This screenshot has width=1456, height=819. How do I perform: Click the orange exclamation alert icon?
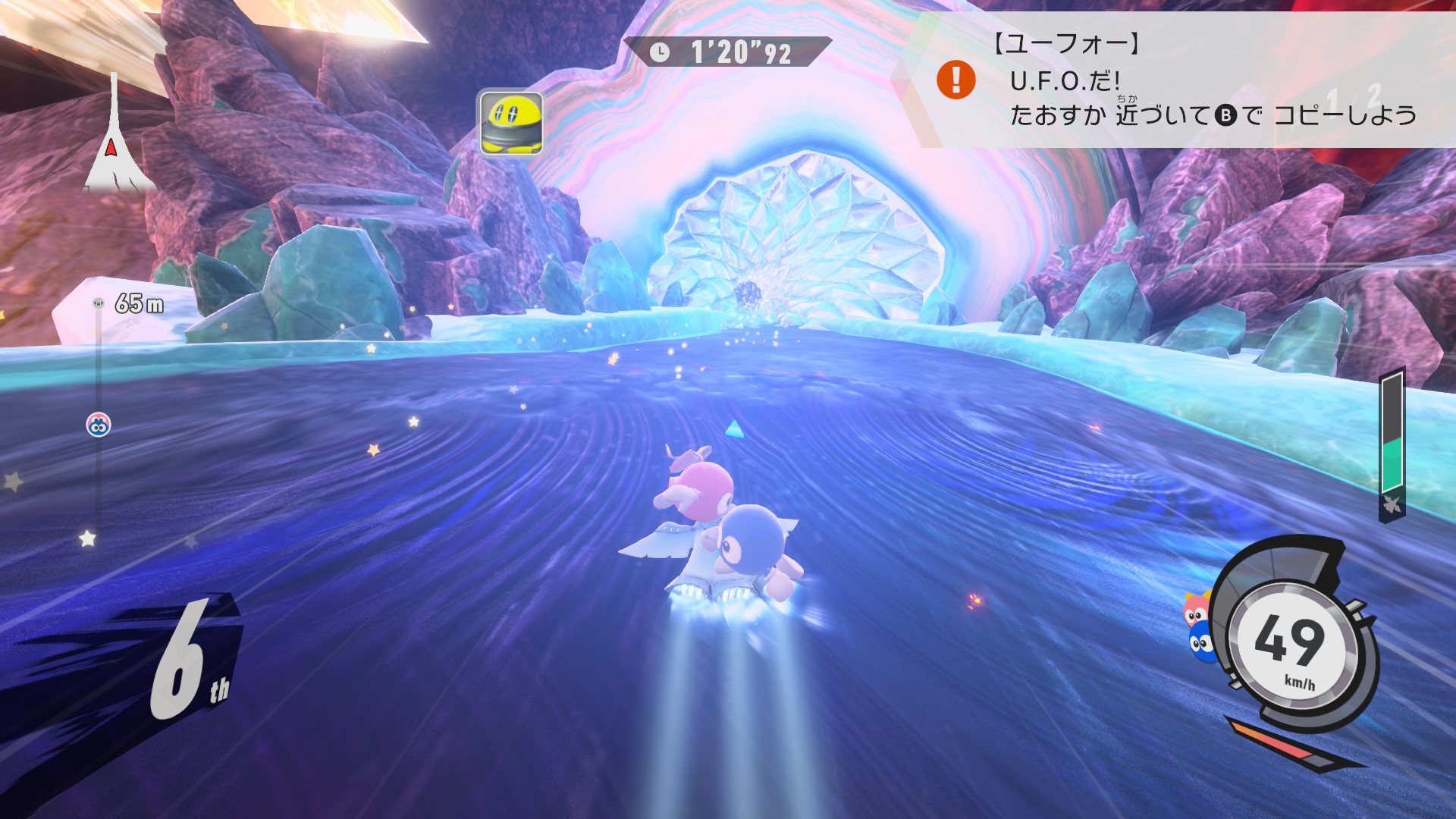pos(955,80)
